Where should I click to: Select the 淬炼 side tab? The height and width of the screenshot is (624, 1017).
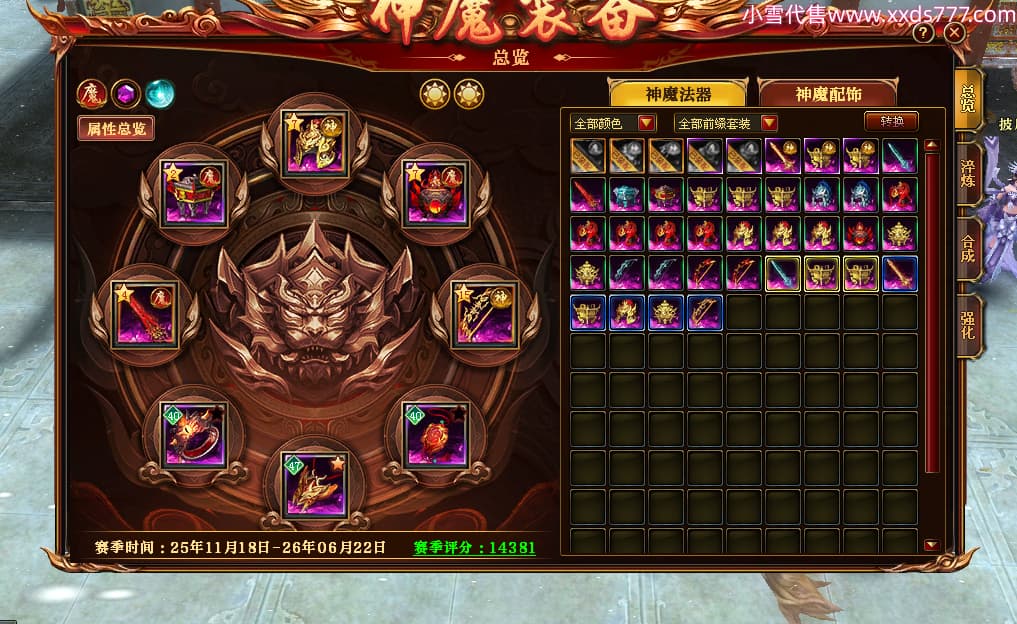coord(968,174)
